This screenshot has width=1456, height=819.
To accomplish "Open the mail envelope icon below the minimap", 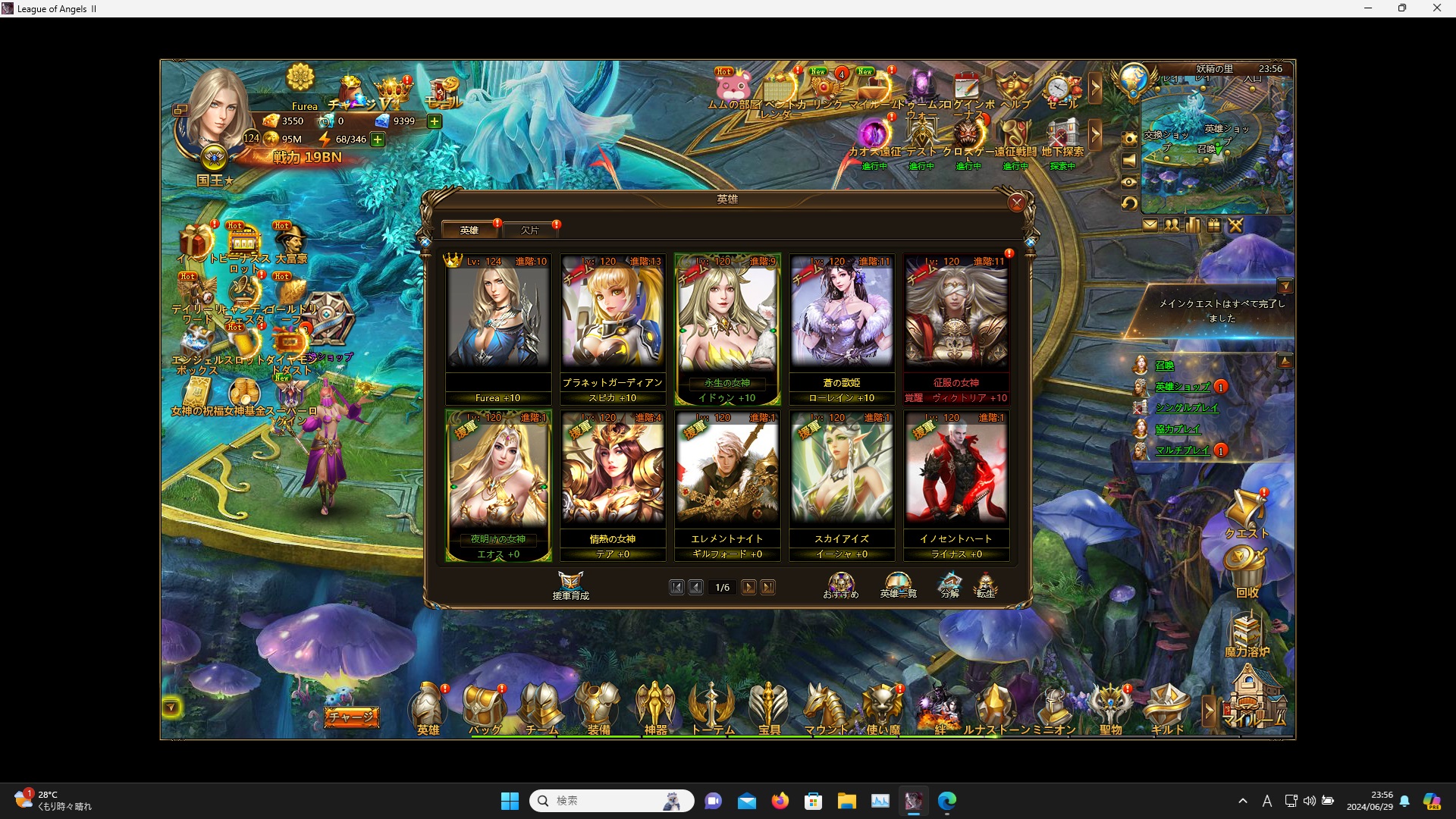I will coord(1151,225).
